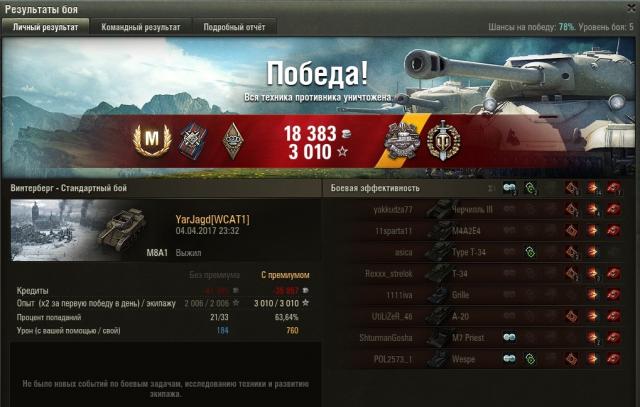This screenshot has width=640, height=407.
Task: Choose the asica Type T-34 row
Action: [x=478, y=252]
